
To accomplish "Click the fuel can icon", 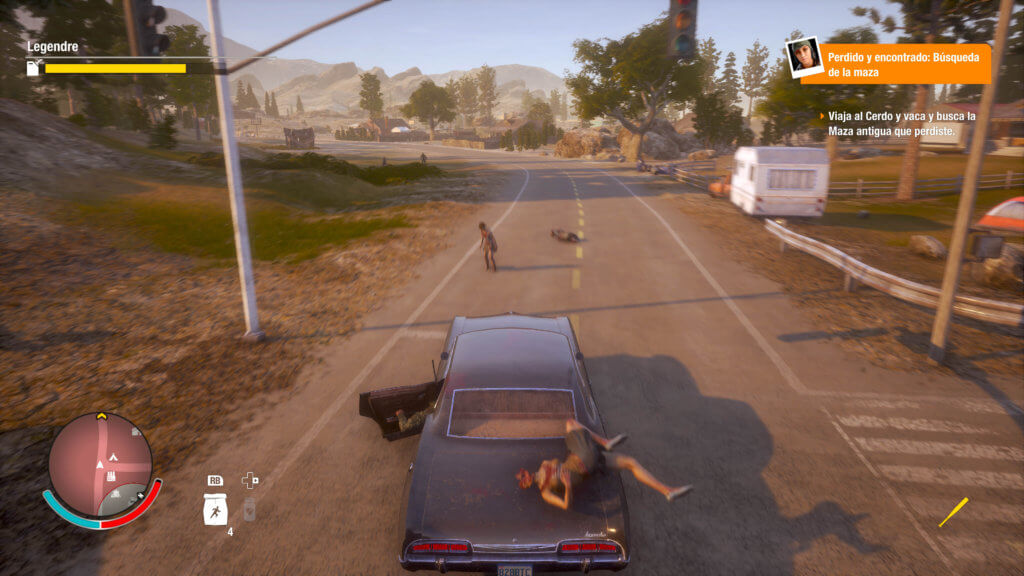I will [33, 68].
